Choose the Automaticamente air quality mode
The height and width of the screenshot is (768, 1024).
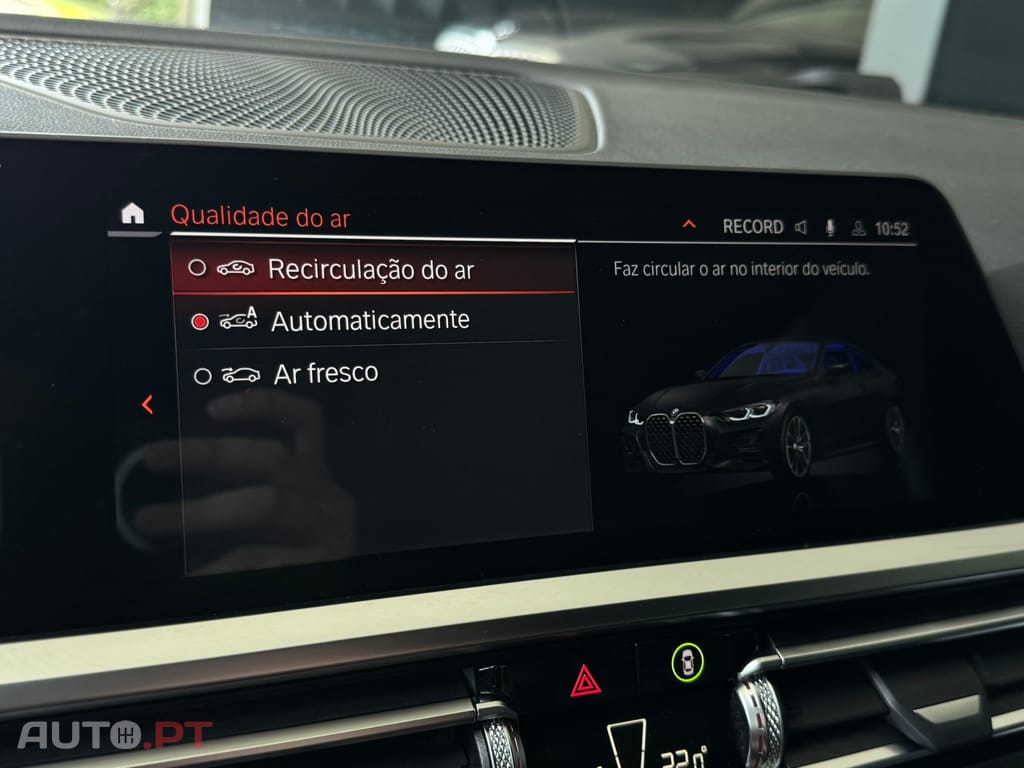pyautogui.click(x=369, y=321)
